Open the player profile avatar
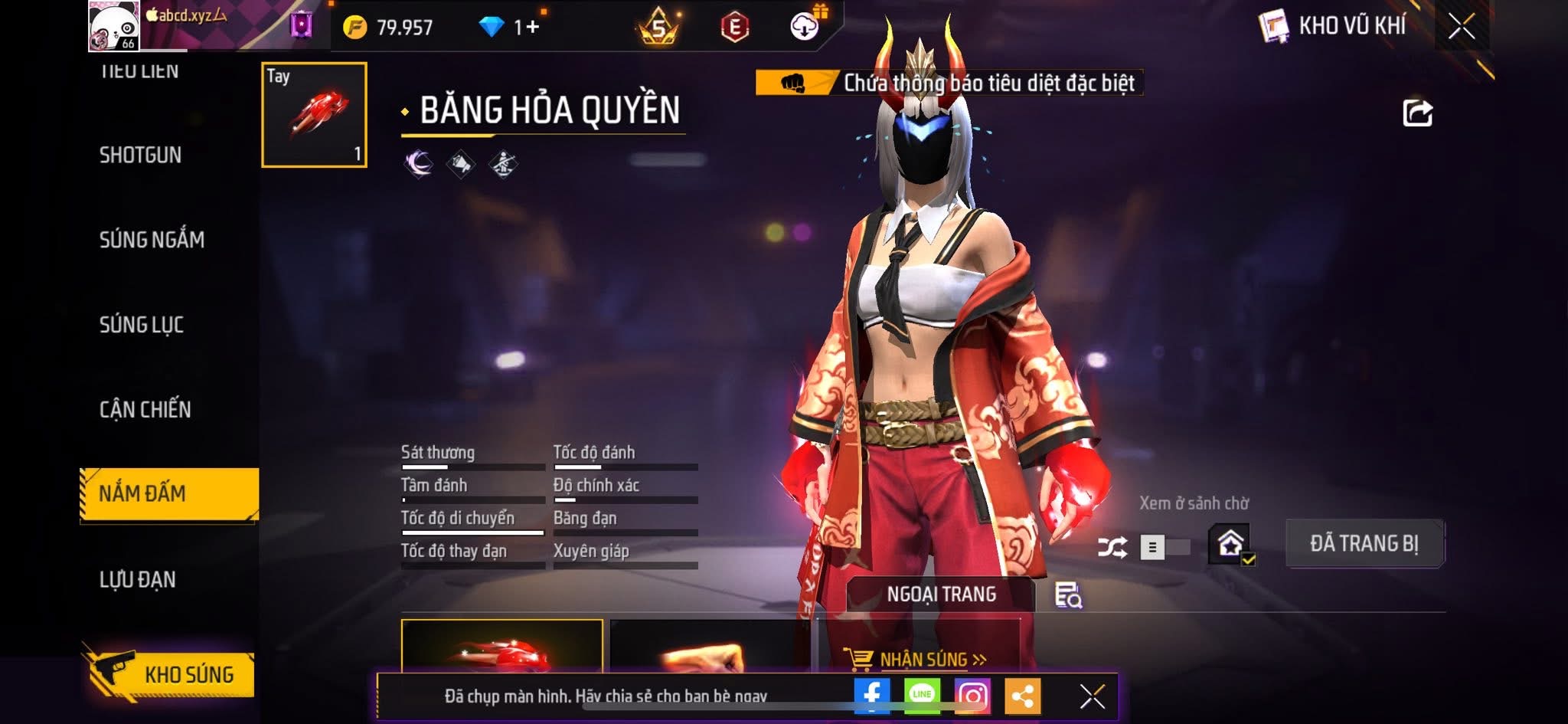 pos(114,27)
